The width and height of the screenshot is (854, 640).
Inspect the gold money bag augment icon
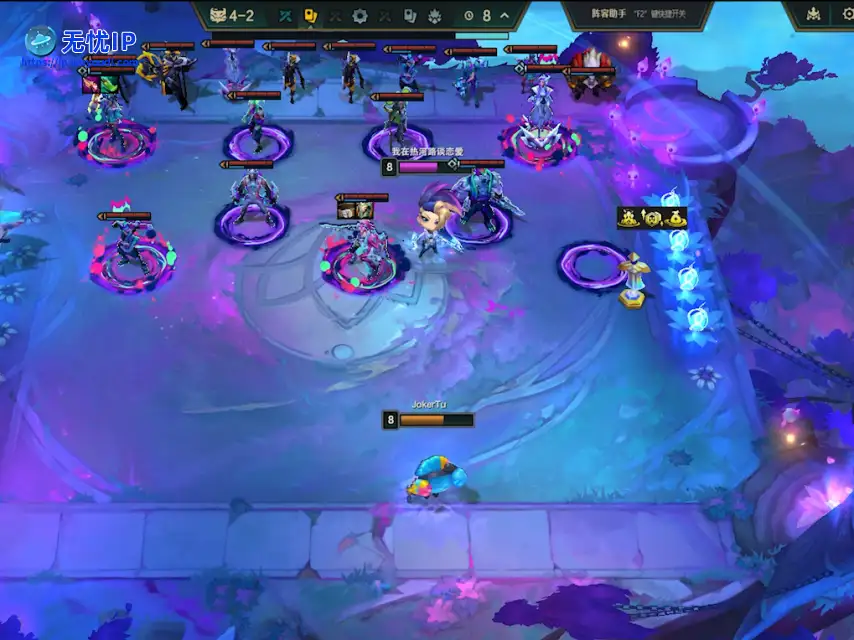coord(675,217)
